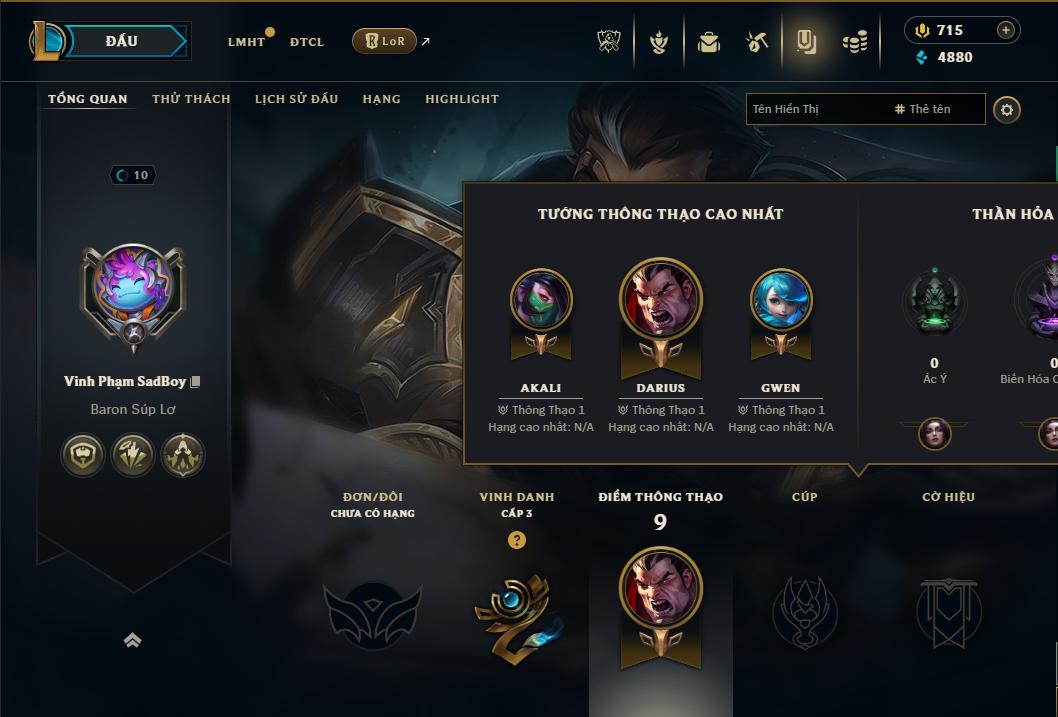Switch to the Thử Thách tab

pyautogui.click(x=191, y=99)
